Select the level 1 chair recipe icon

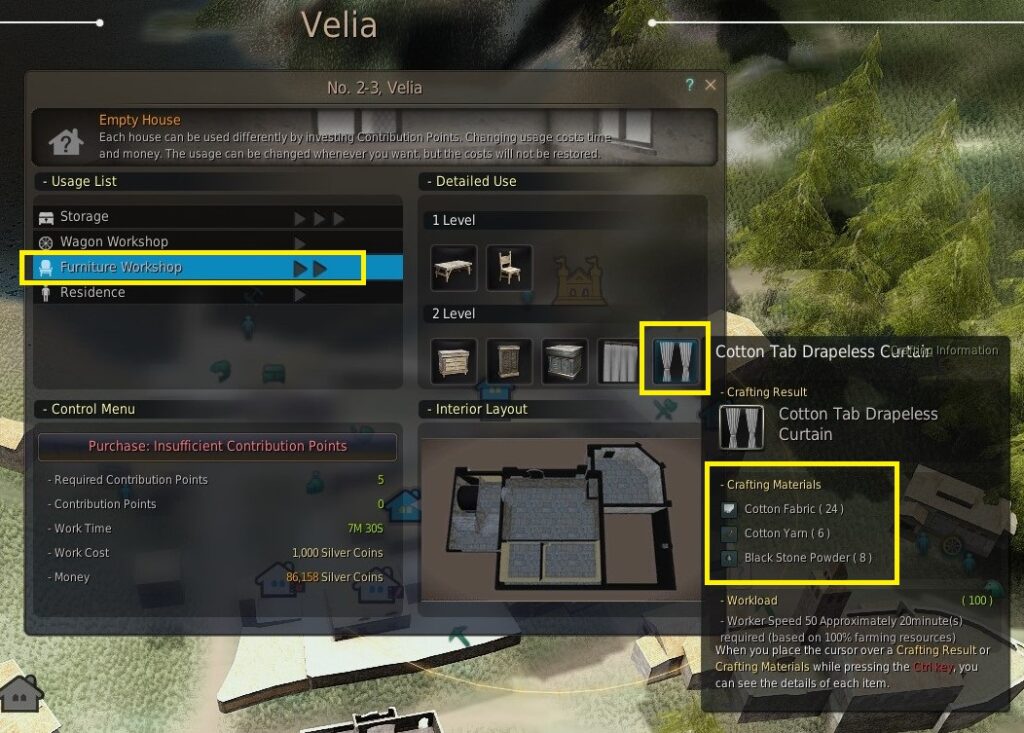[509, 268]
